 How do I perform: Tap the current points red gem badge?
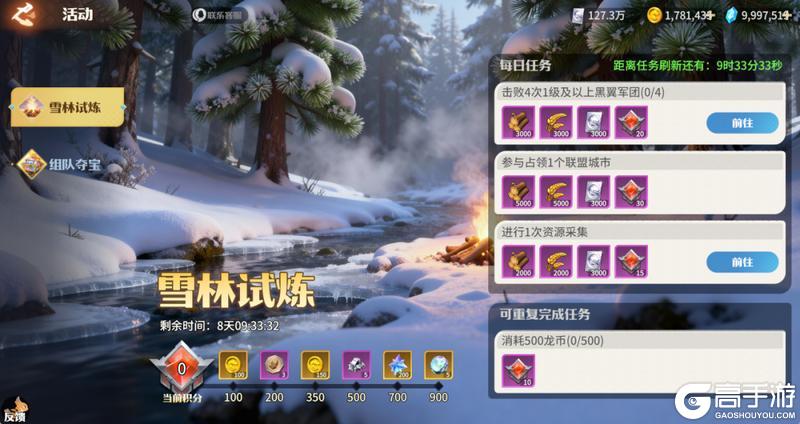pos(182,369)
